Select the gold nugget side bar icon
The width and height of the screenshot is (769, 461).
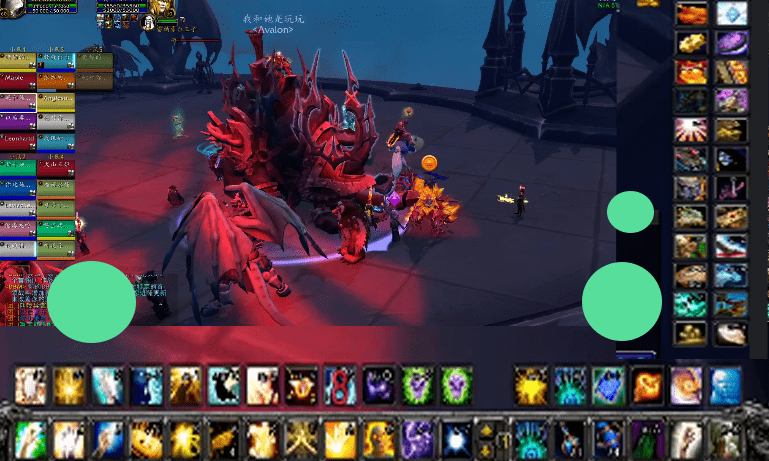tap(690, 43)
